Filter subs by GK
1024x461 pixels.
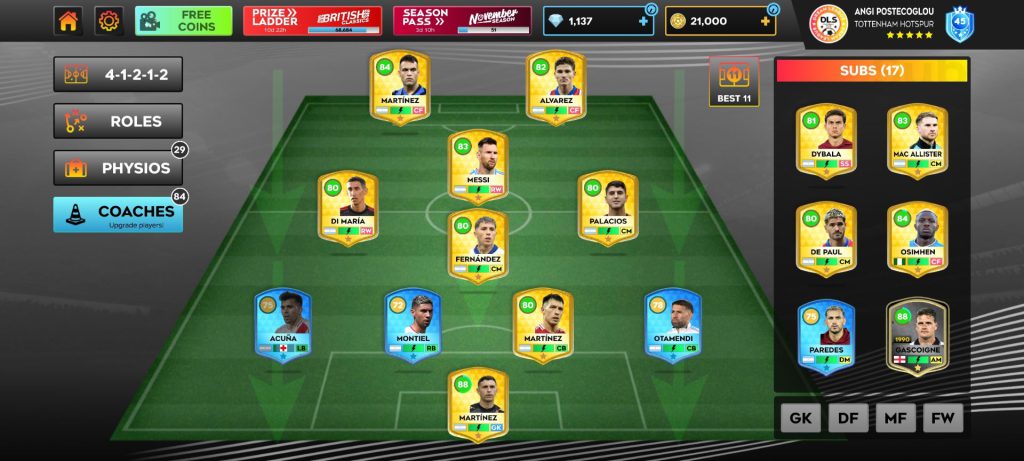pyautogui.click(x=800, y=418)
